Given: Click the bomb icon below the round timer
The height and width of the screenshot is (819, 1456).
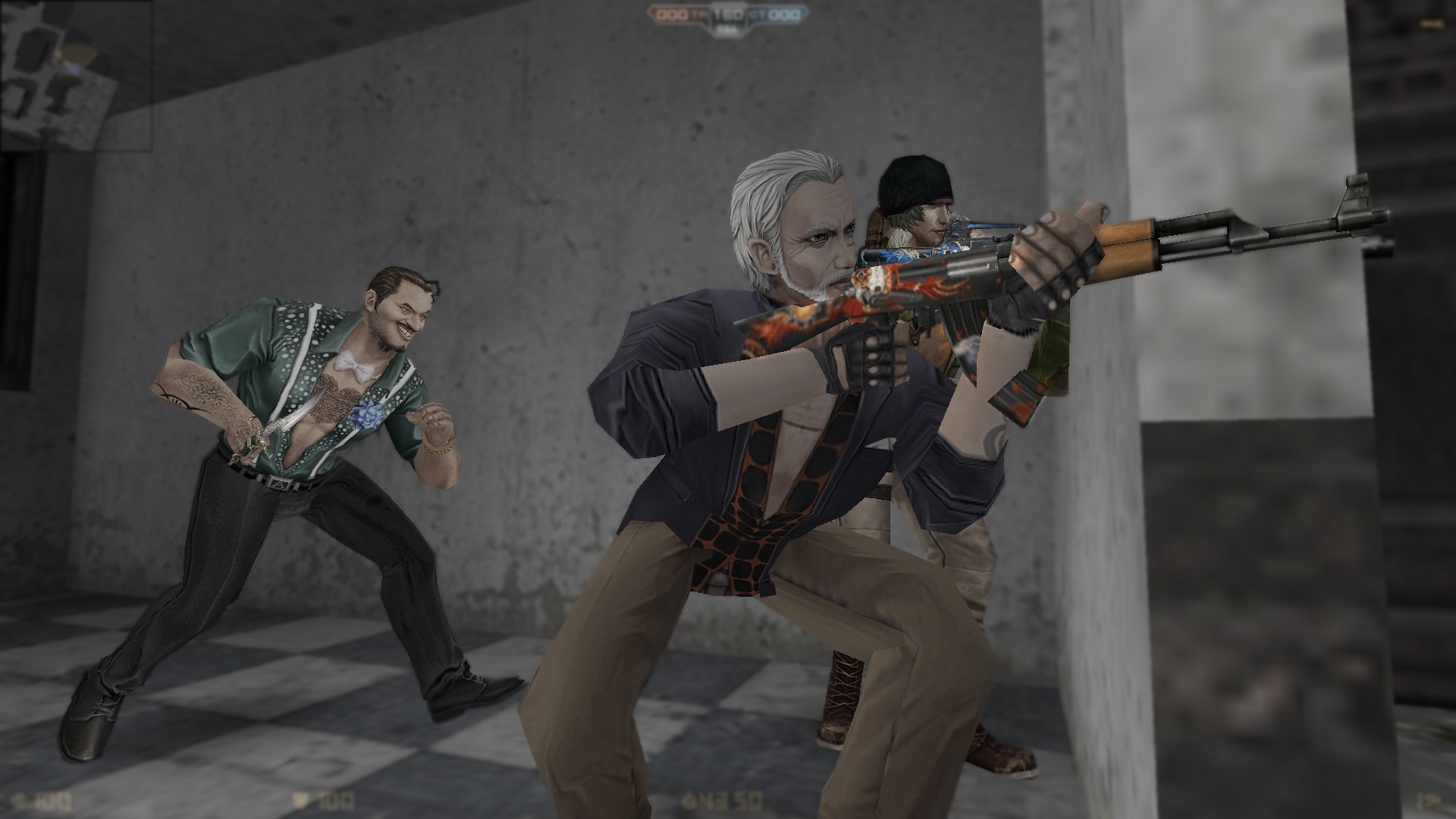Looking at the screenshot, I should point(728,30).
